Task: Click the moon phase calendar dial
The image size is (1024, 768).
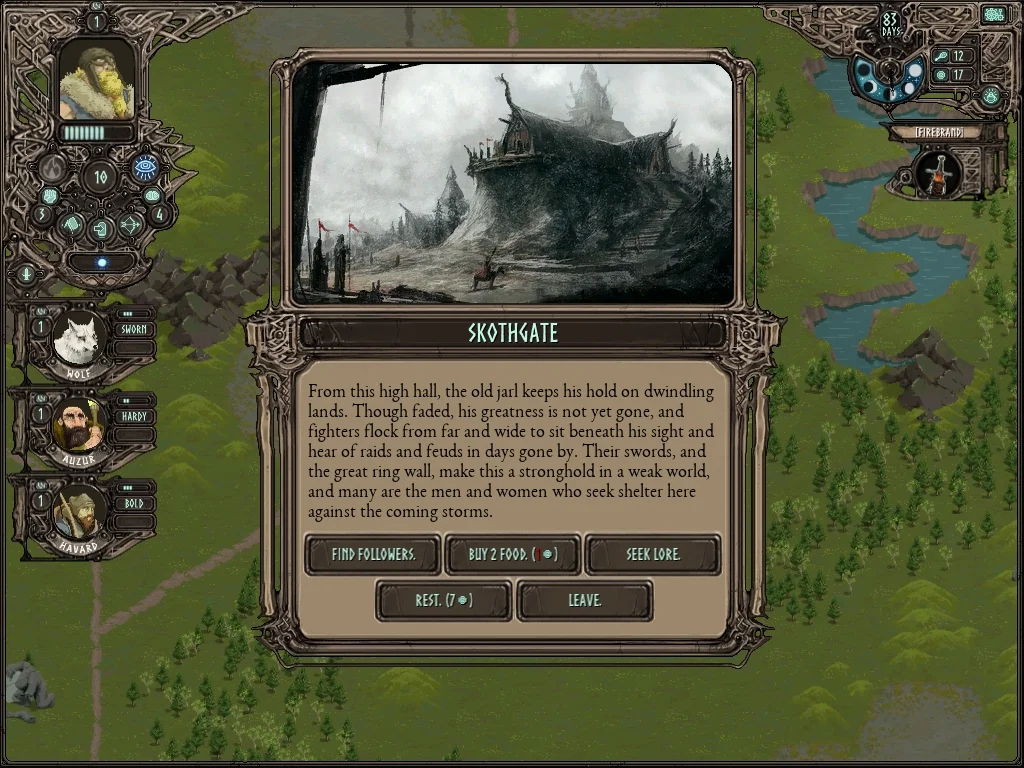Action: (x=889, y=76)
